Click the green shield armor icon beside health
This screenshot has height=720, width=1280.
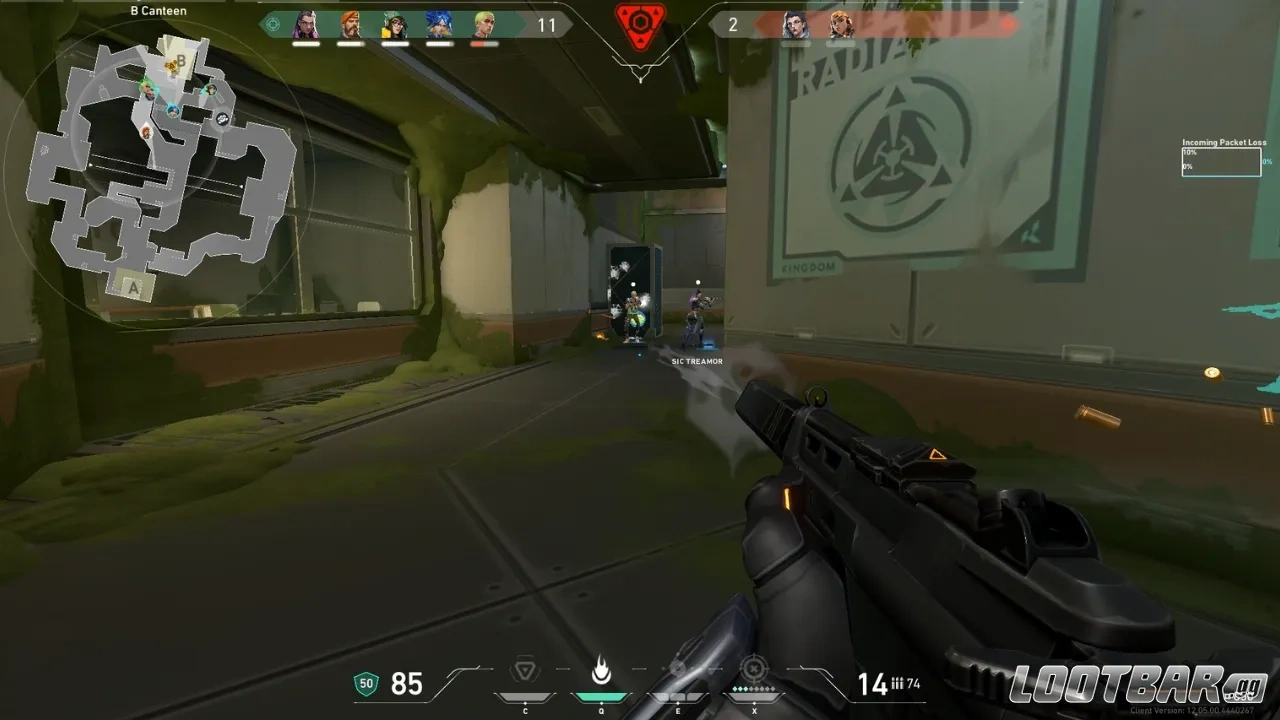(366, 683)
